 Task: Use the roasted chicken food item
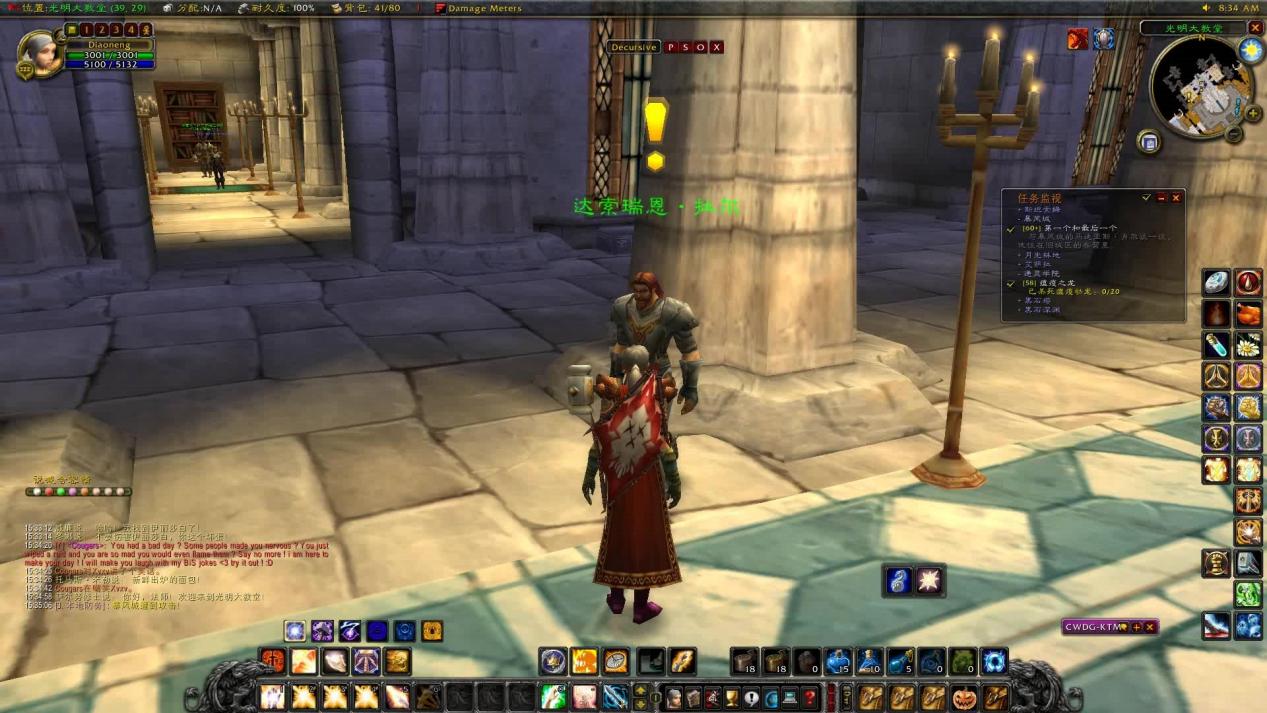point(1248,315)
